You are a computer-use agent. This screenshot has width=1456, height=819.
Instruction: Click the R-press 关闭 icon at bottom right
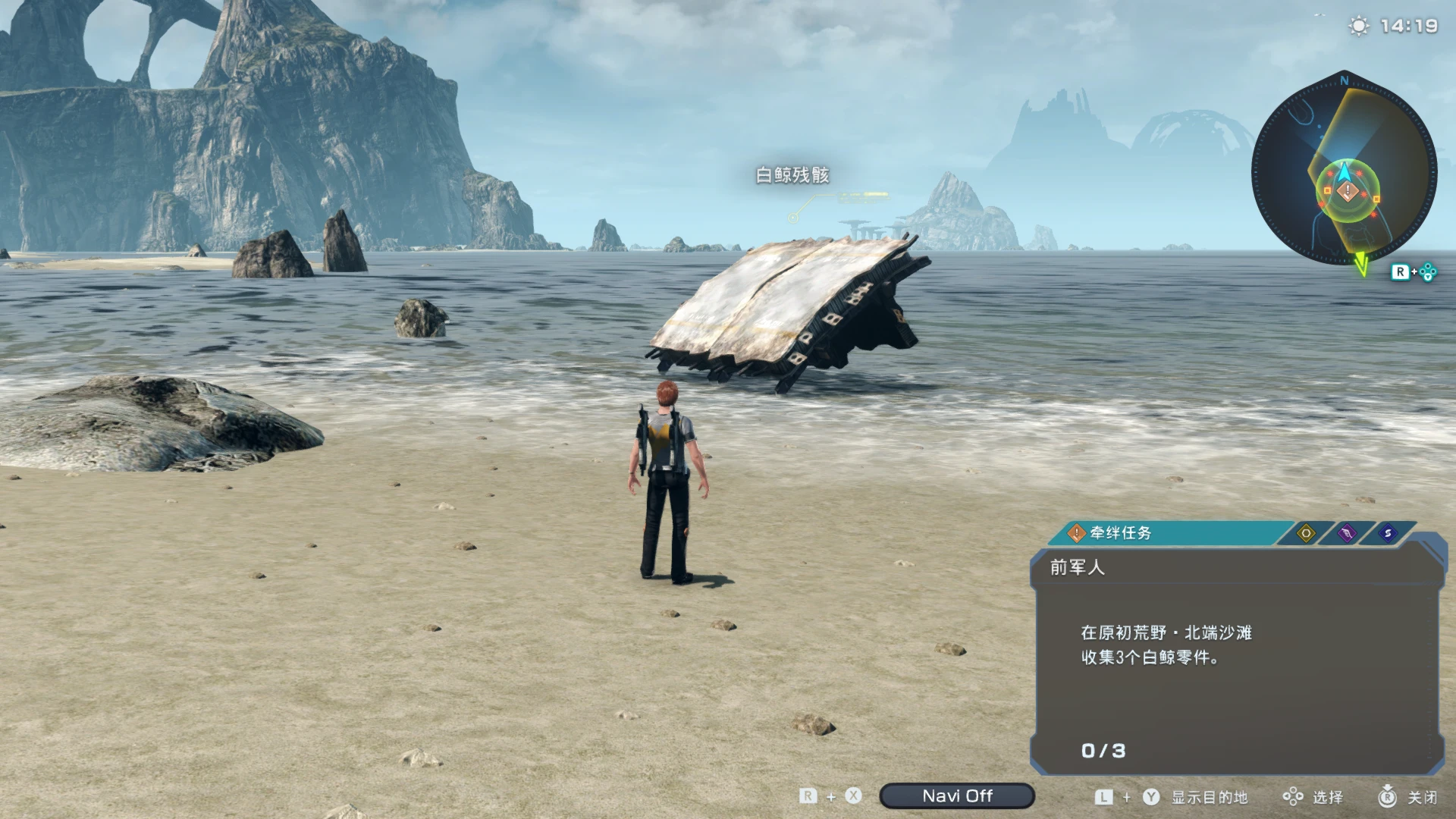click(x=1389, y=796)
